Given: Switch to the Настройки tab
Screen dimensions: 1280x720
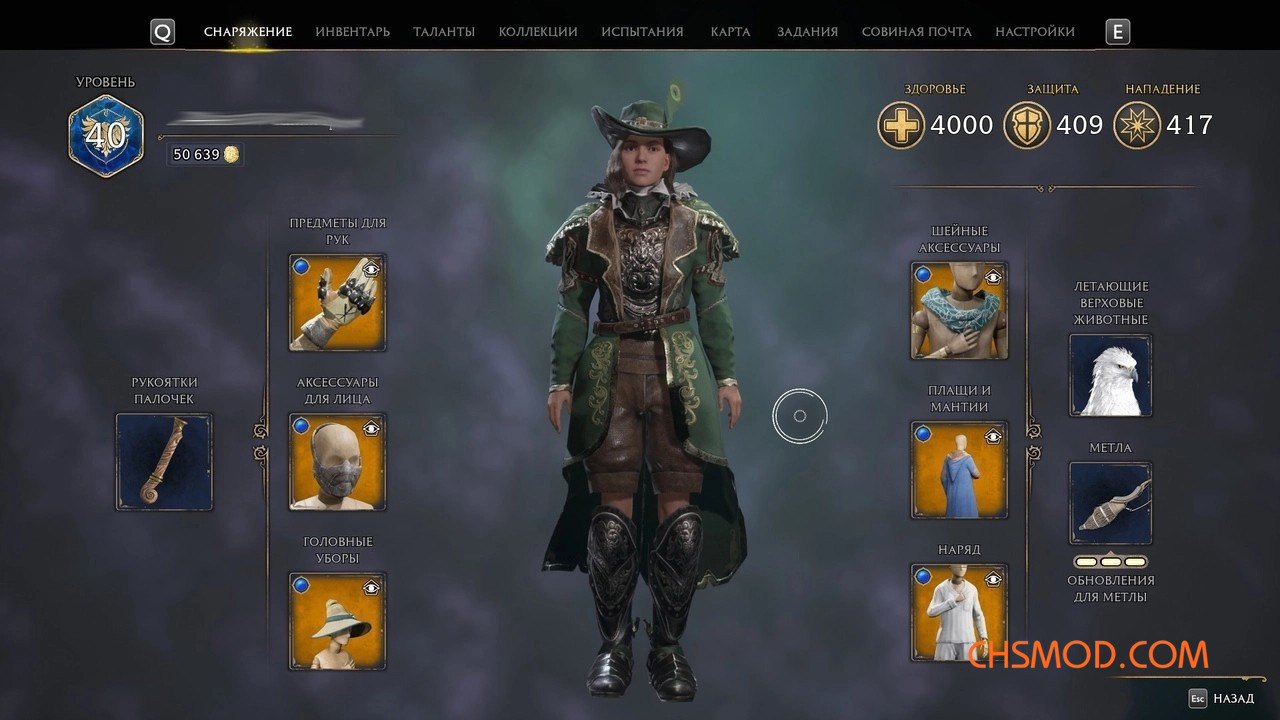Looking at the screenshot, I should point(1035,32).
